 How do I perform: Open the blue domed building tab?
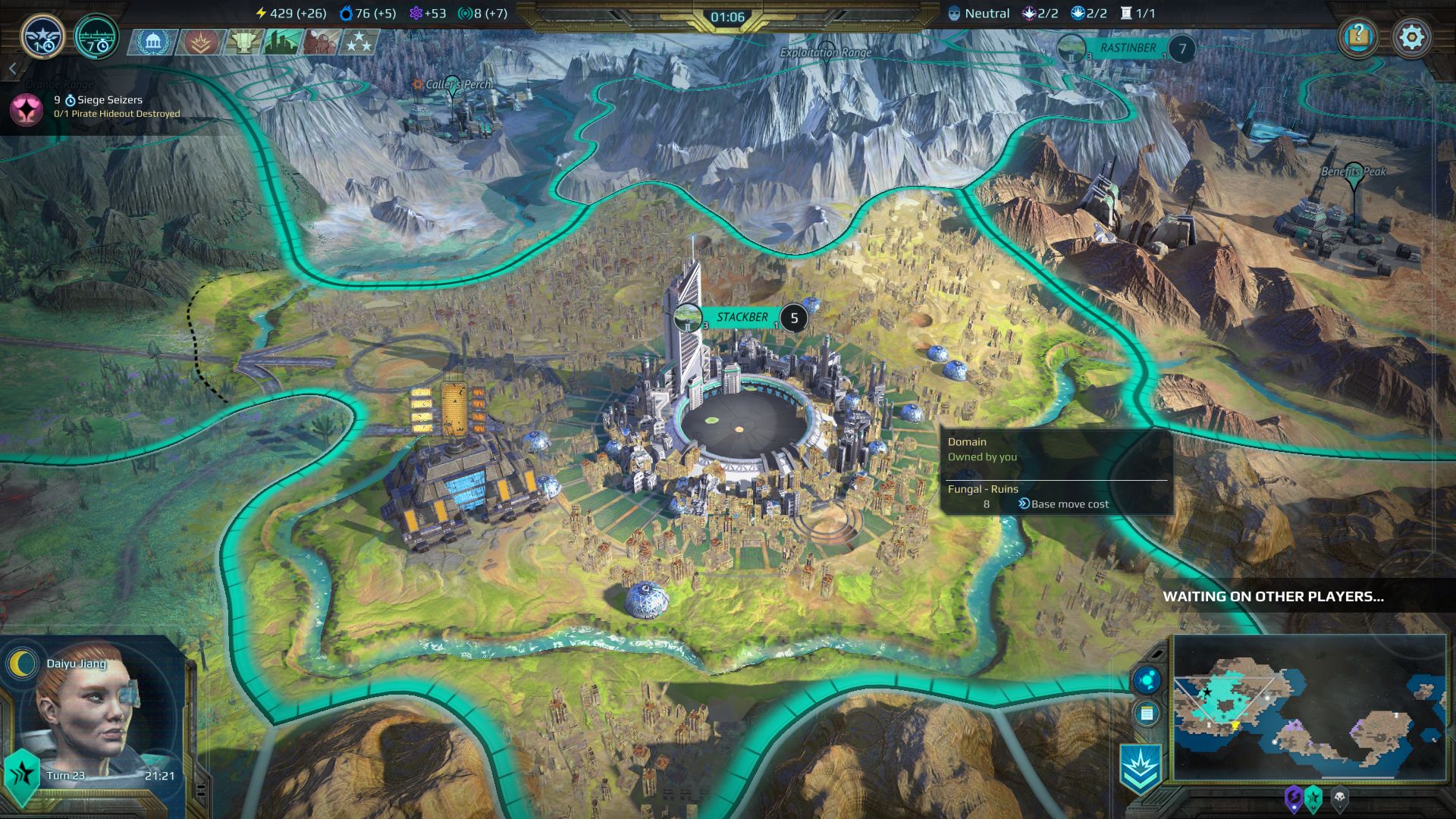[x=152, y=42]
